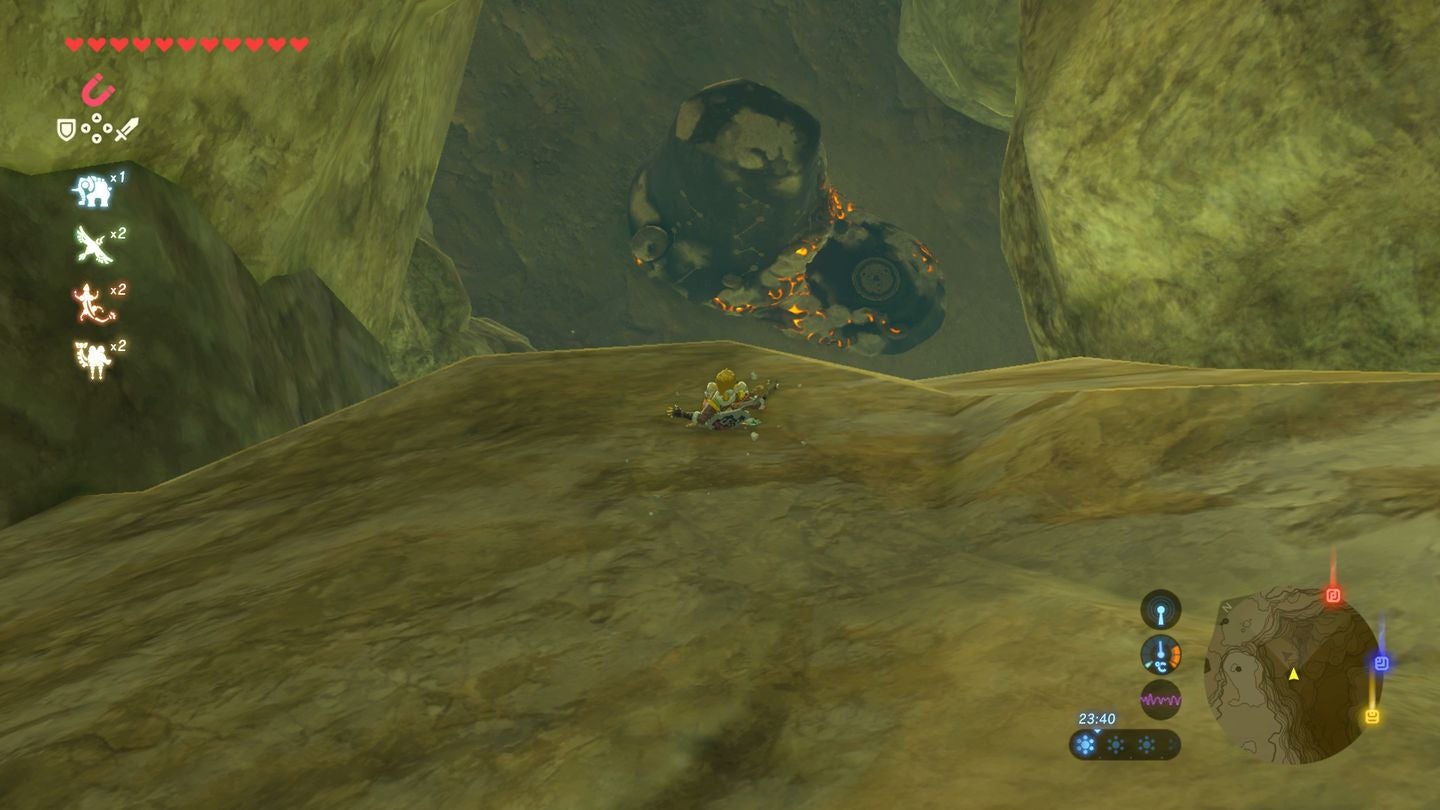Click the yellow player arrow on the minimap

(1293, 675)
